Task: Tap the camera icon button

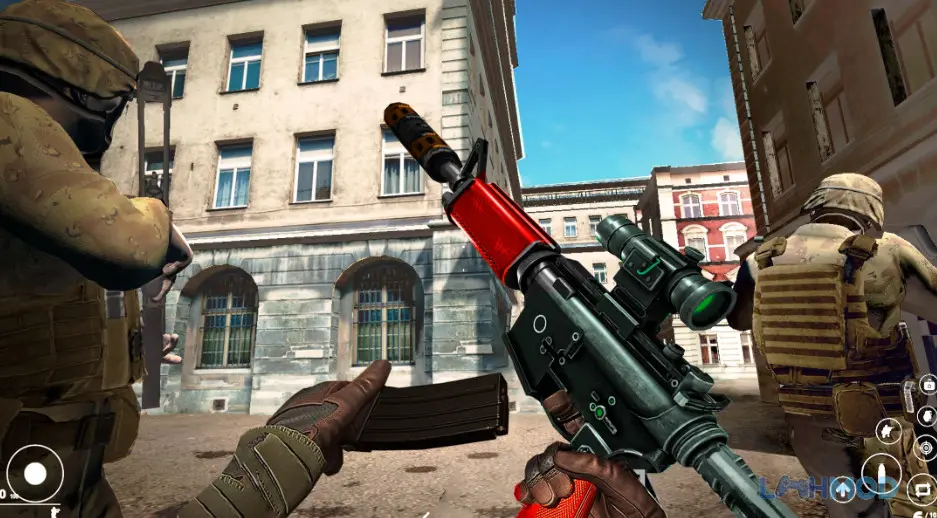Action: pyautogui.click(x=927, y=384)
